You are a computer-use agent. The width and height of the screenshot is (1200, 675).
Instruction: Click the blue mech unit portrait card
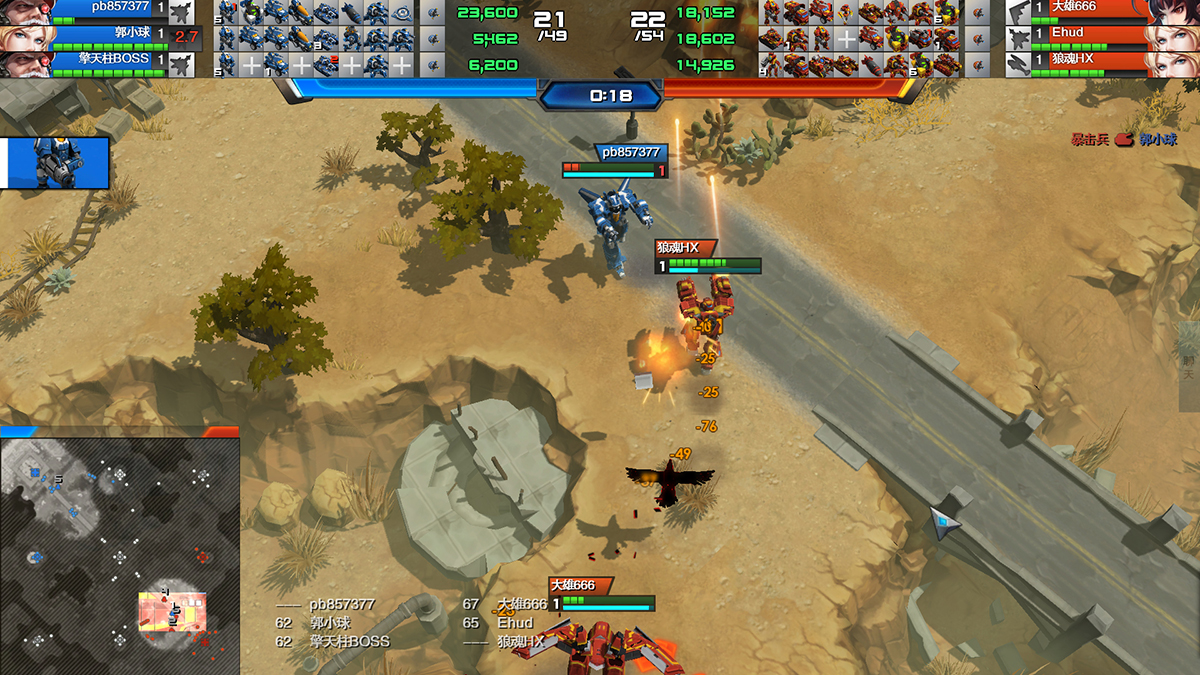tap(56, 163)
